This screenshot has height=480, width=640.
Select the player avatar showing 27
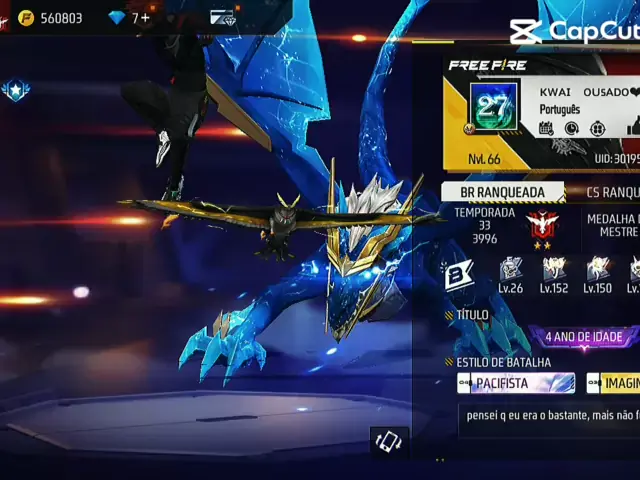click(493, 108)
